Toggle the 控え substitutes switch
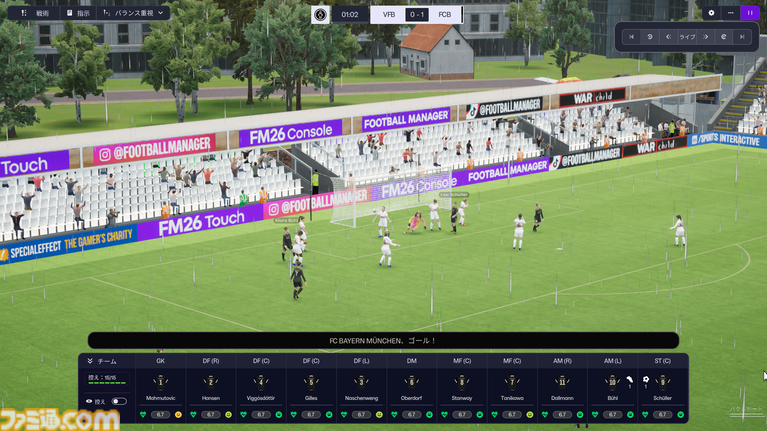The height and width of the screenshot is (431, 767). coord(119,401)
